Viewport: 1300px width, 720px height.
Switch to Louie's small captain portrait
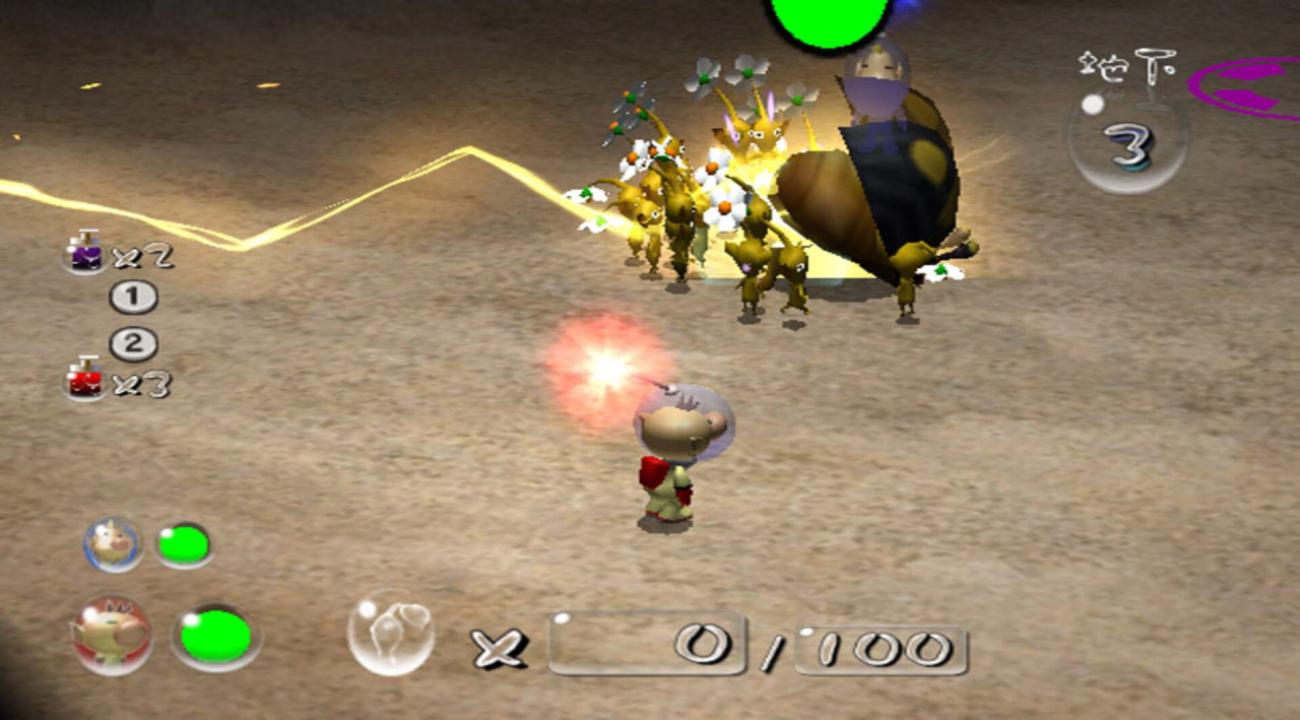[112, 544]
